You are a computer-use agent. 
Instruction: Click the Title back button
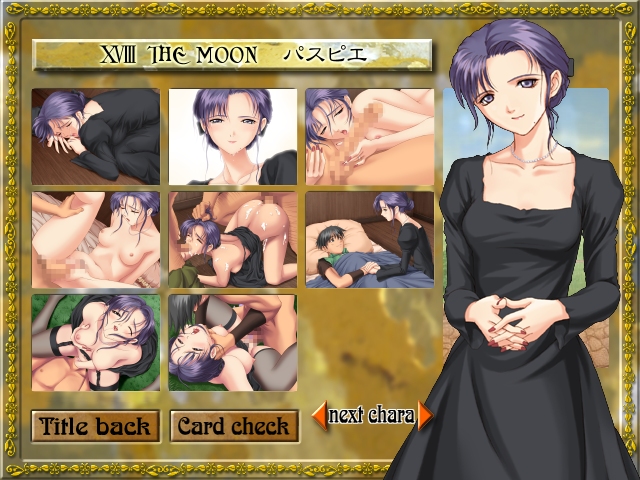tap(95, 426)
